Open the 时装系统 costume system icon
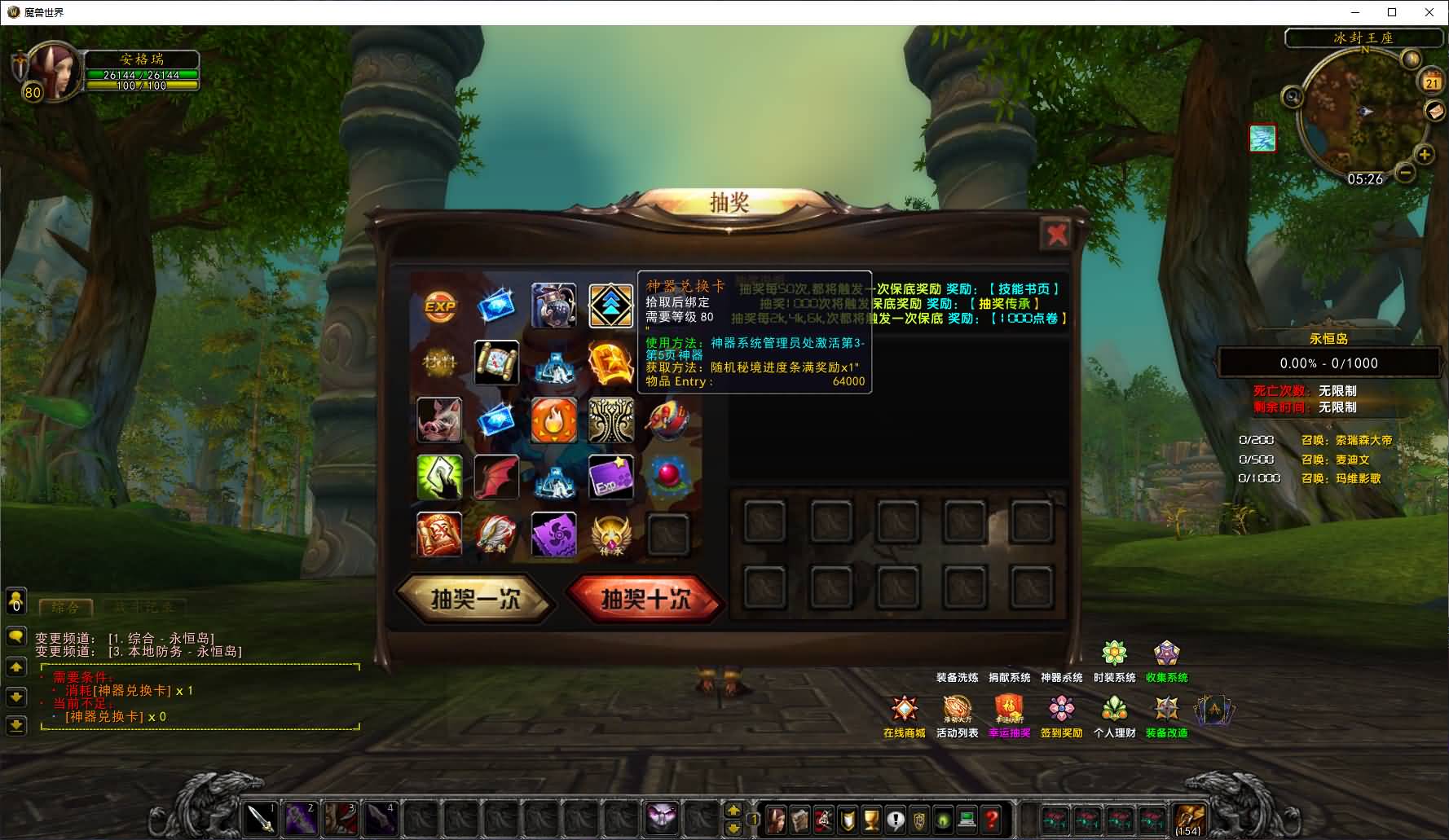Image resolution: width=1449 pixels, height=840 pixels. click(1114, 654)
